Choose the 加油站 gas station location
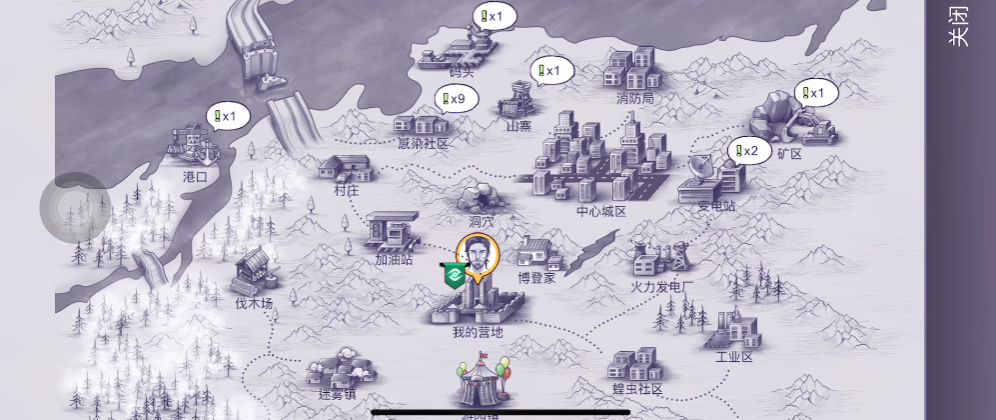Viewport: 996px width, 420px height. tap(391, 234)
